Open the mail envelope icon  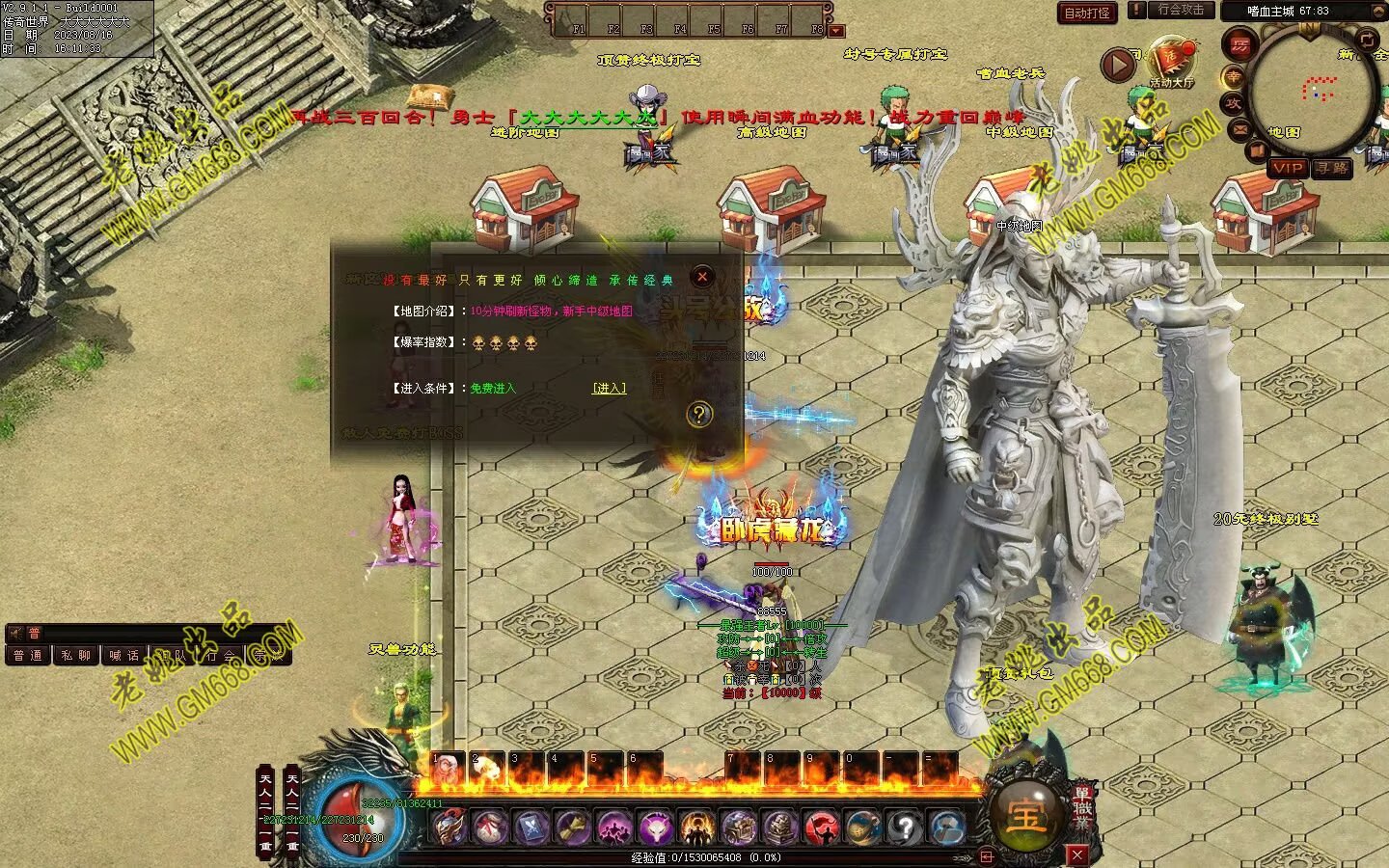coord(1240,128)
